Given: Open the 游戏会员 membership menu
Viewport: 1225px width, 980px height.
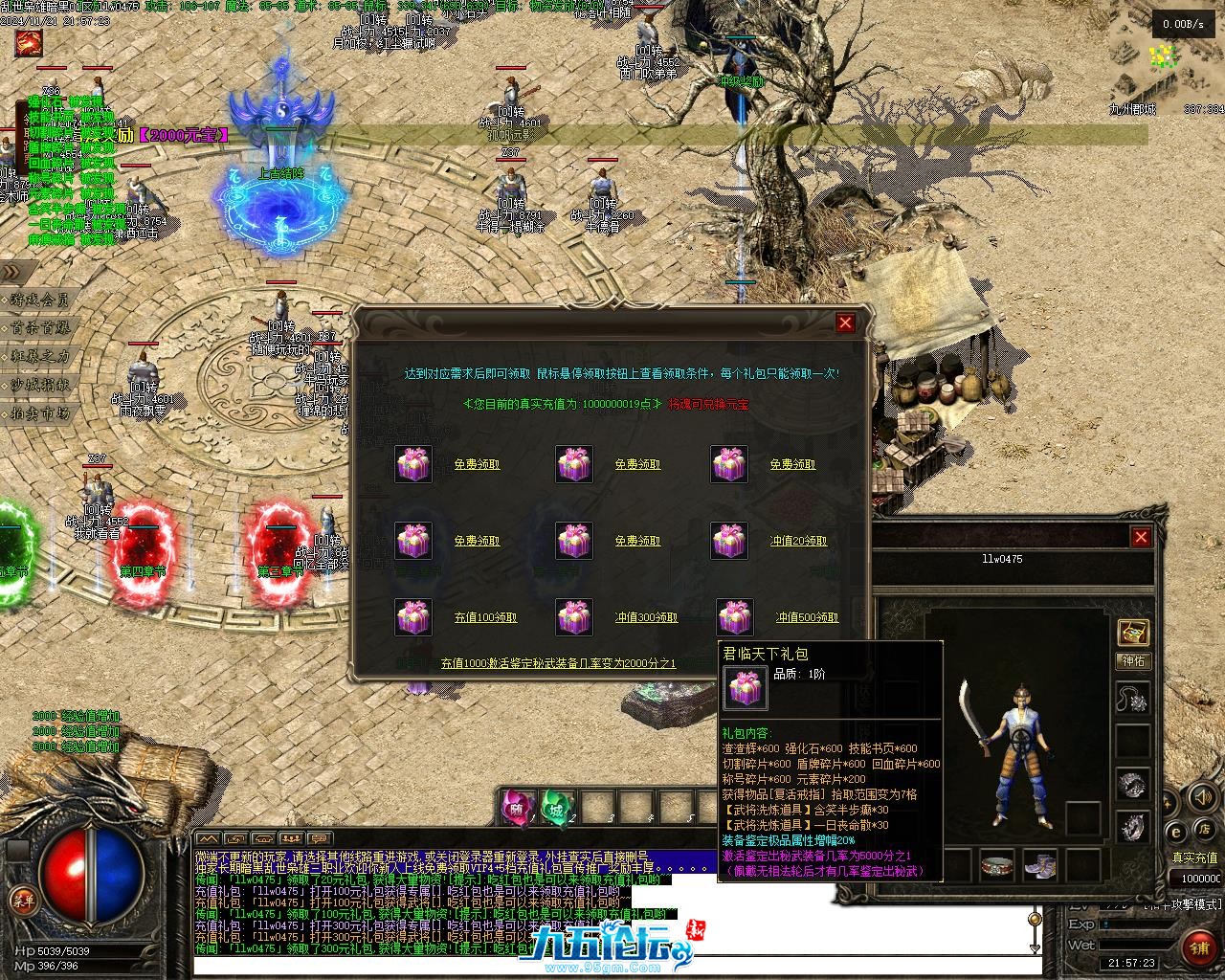Looking at the screenshot, I should coord(40,300).
